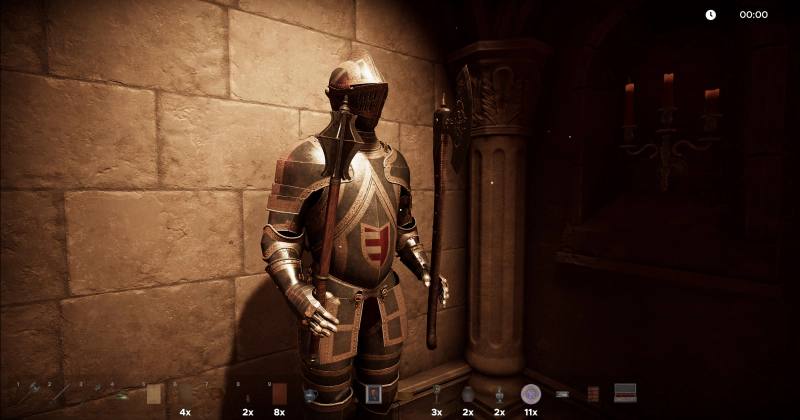Select the purple decorative plate slot
This screenshot has height=420, width=800.
[531, 394]
